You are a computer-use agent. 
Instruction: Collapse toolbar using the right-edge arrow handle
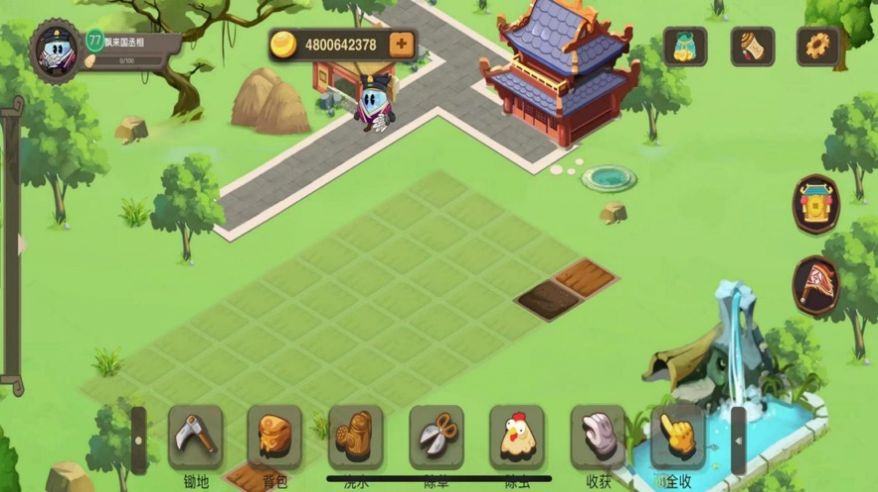tap(738, 440)
